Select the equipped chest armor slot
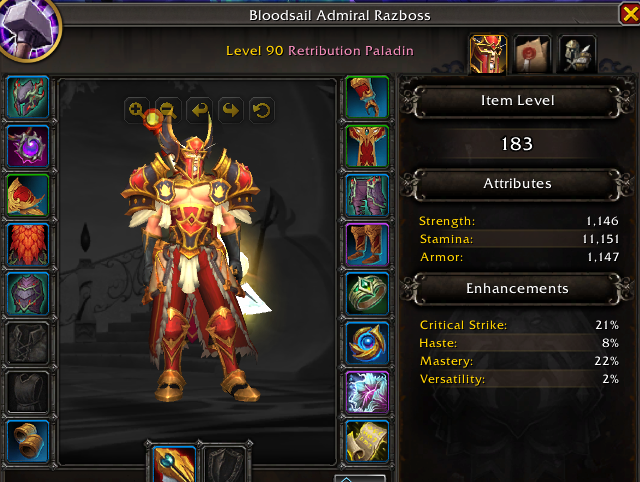The height and width of the screenshot is (482, 640). point(28,293)
